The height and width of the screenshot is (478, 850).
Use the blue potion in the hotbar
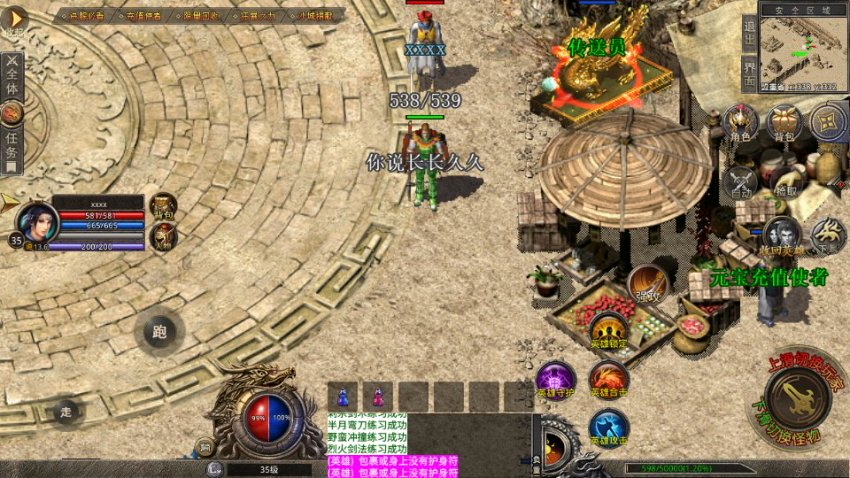pyautogui.click(x=343, y=396)
